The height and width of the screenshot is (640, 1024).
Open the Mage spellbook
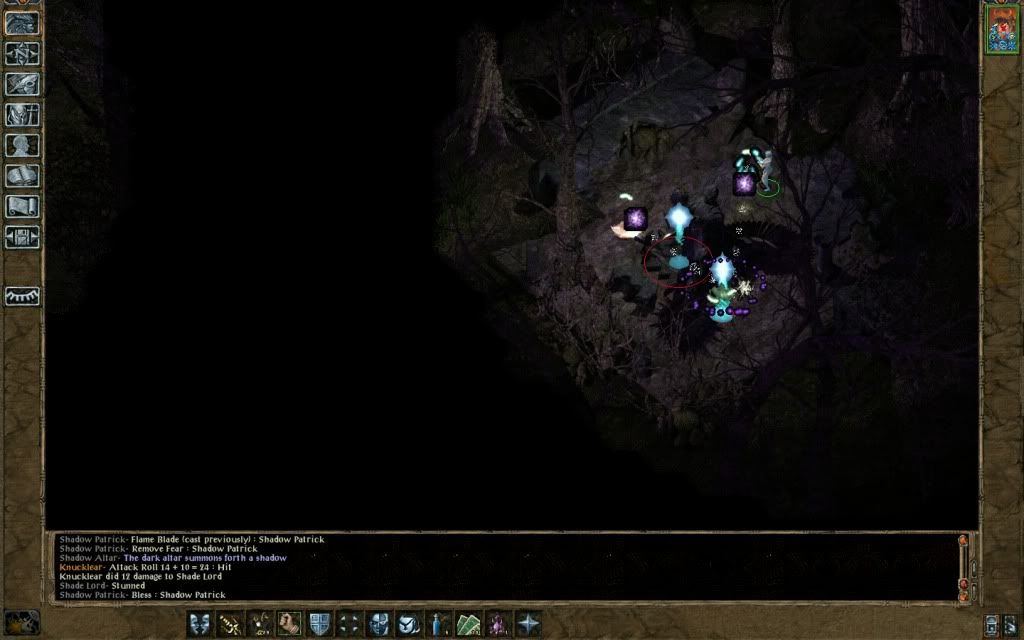[22, 176]
